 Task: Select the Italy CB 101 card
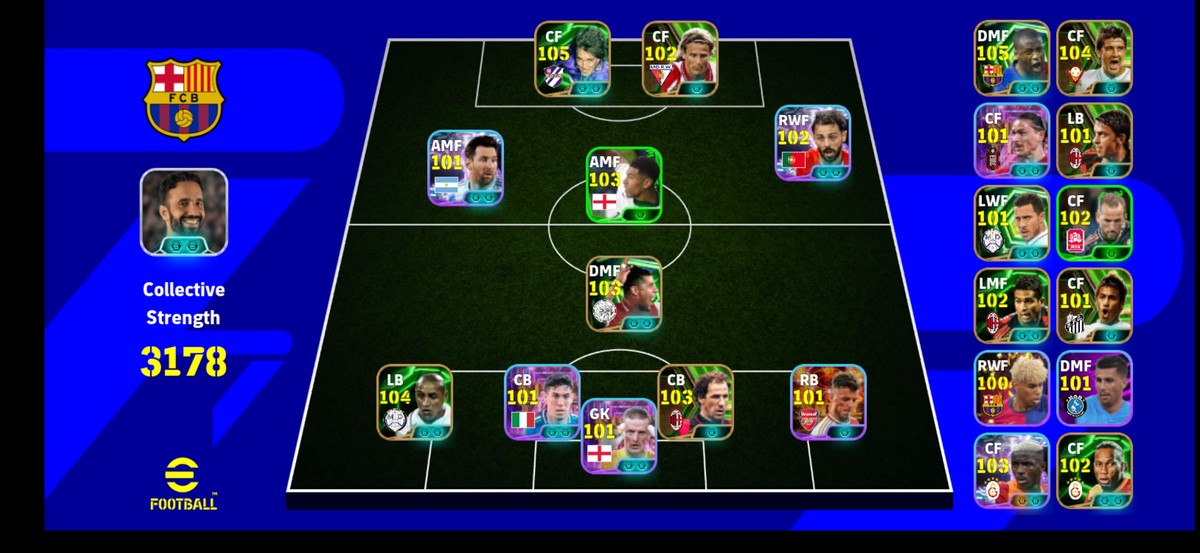coord(541,401)
